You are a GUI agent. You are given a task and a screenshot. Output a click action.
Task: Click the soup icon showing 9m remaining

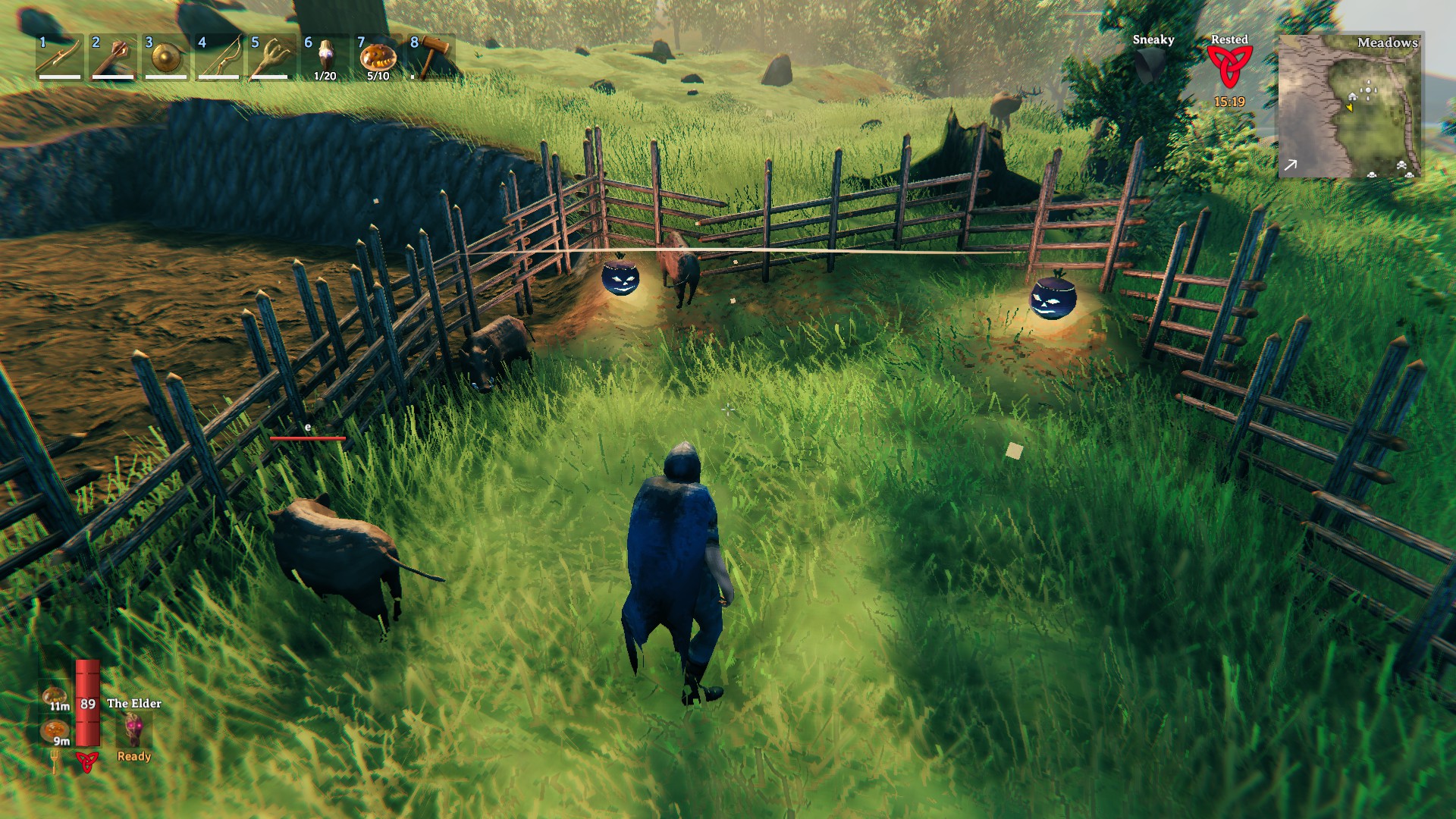(53, 730)
